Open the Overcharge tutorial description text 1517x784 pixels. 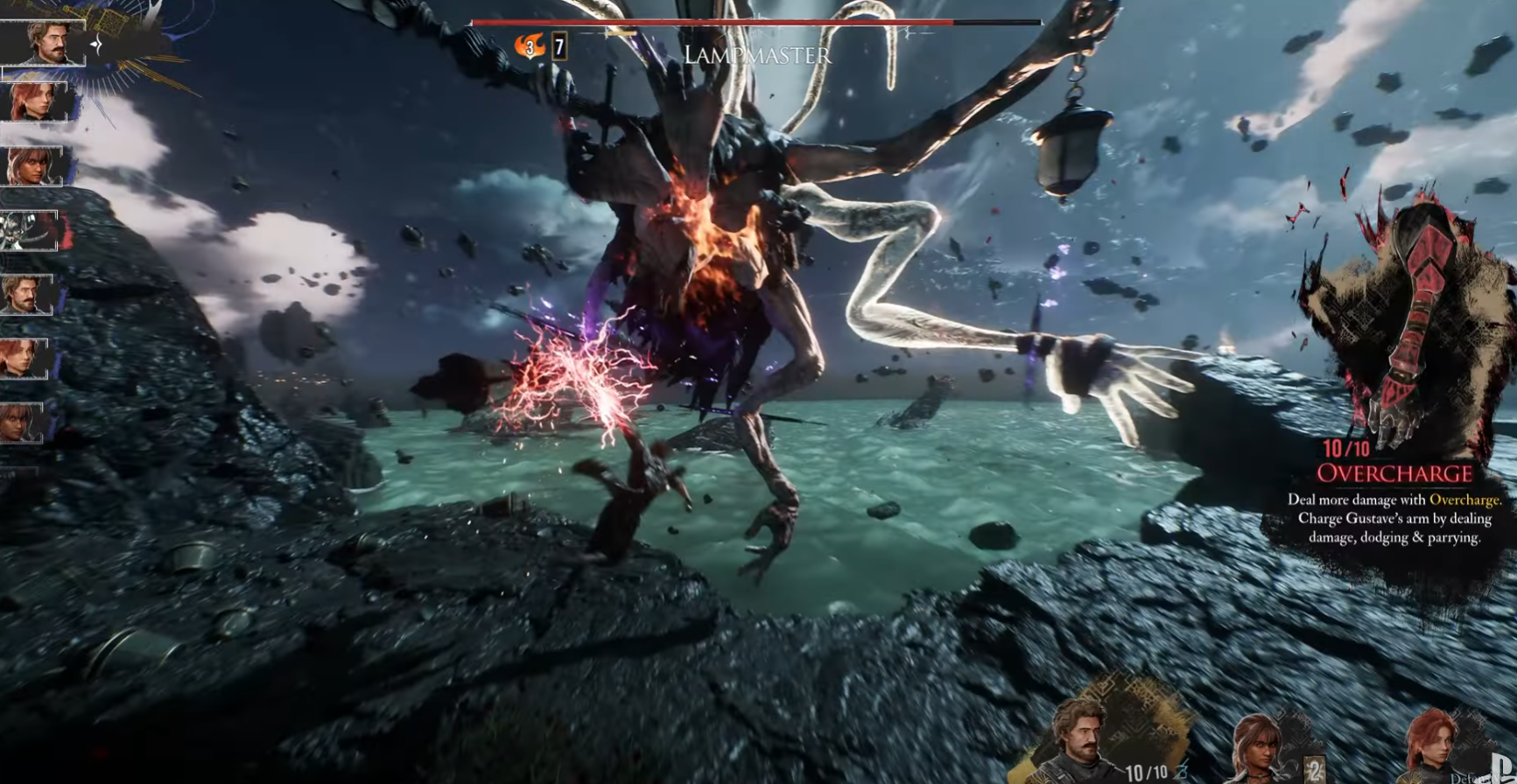pos(1394,519)
